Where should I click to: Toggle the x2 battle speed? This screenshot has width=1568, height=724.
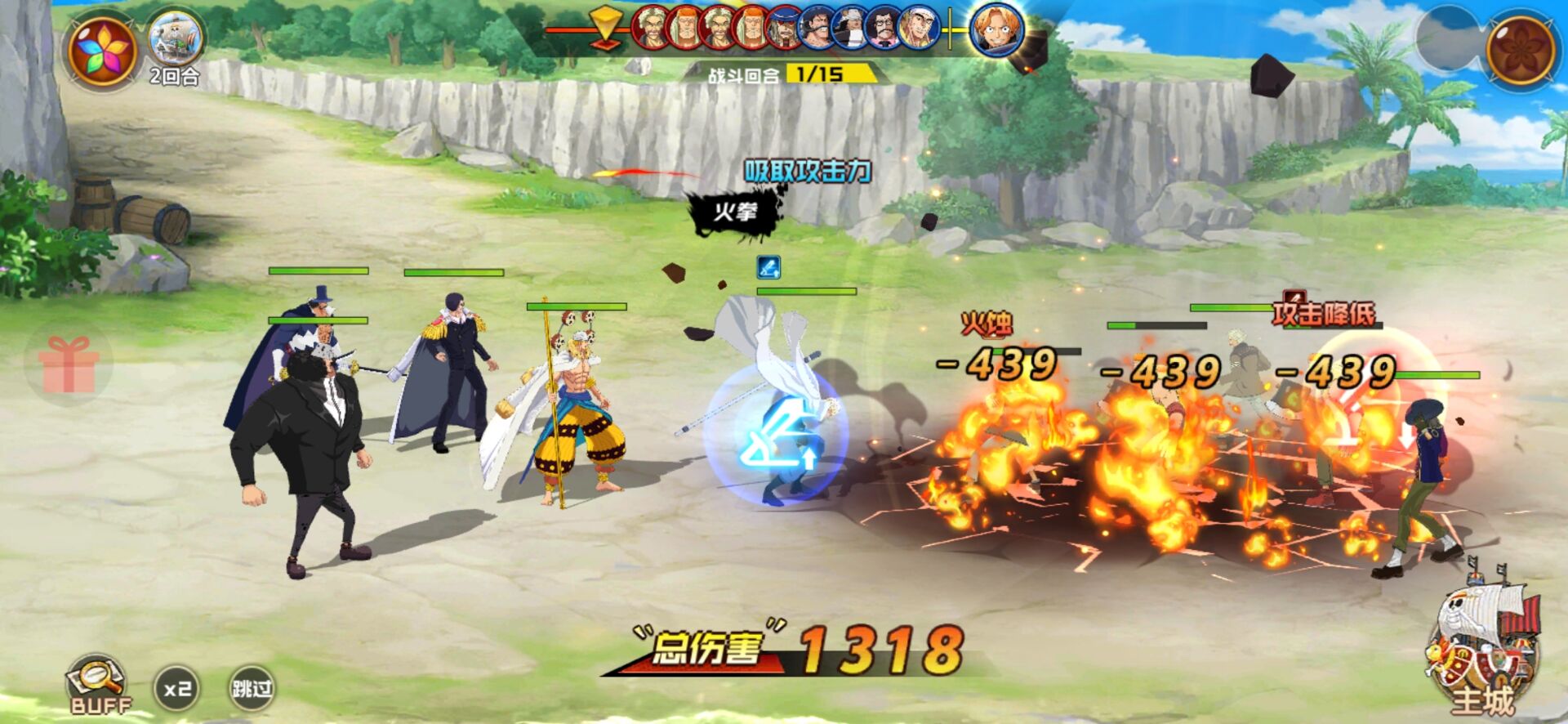[177, 688]
